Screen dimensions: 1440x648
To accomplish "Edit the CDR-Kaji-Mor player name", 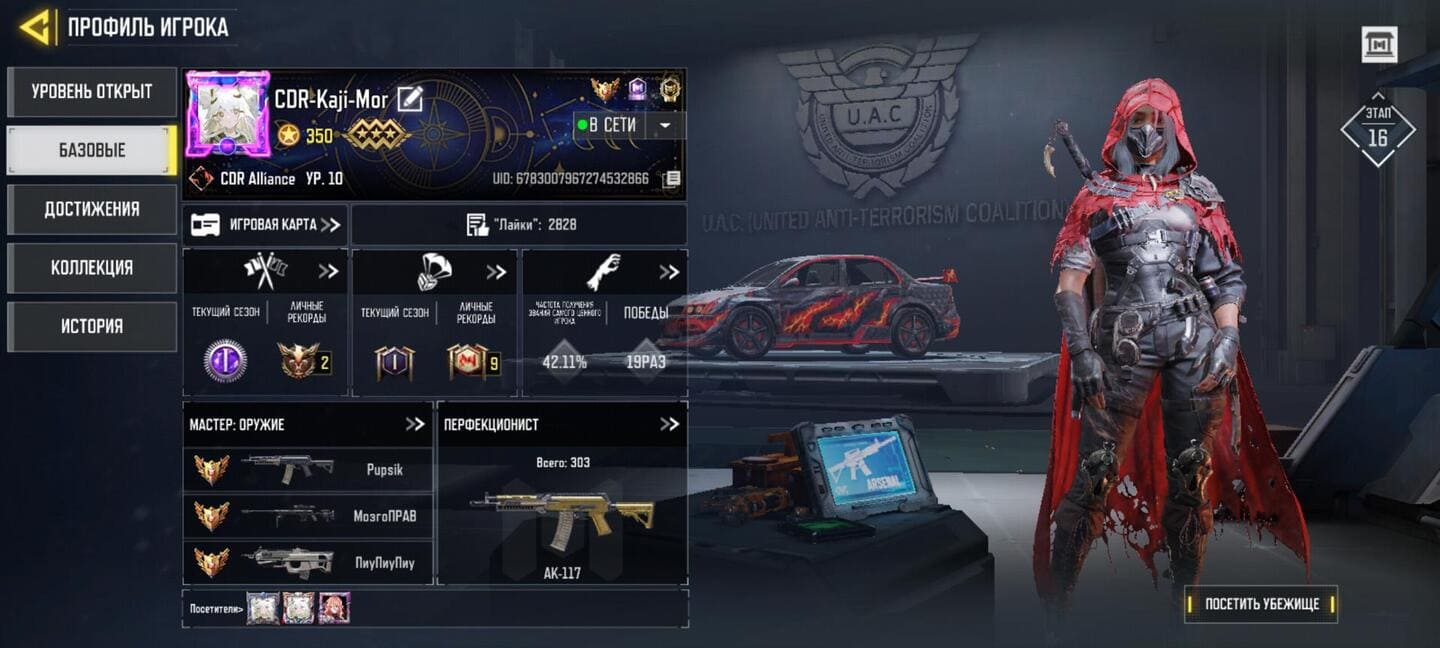I will click(x=410, y=99).
